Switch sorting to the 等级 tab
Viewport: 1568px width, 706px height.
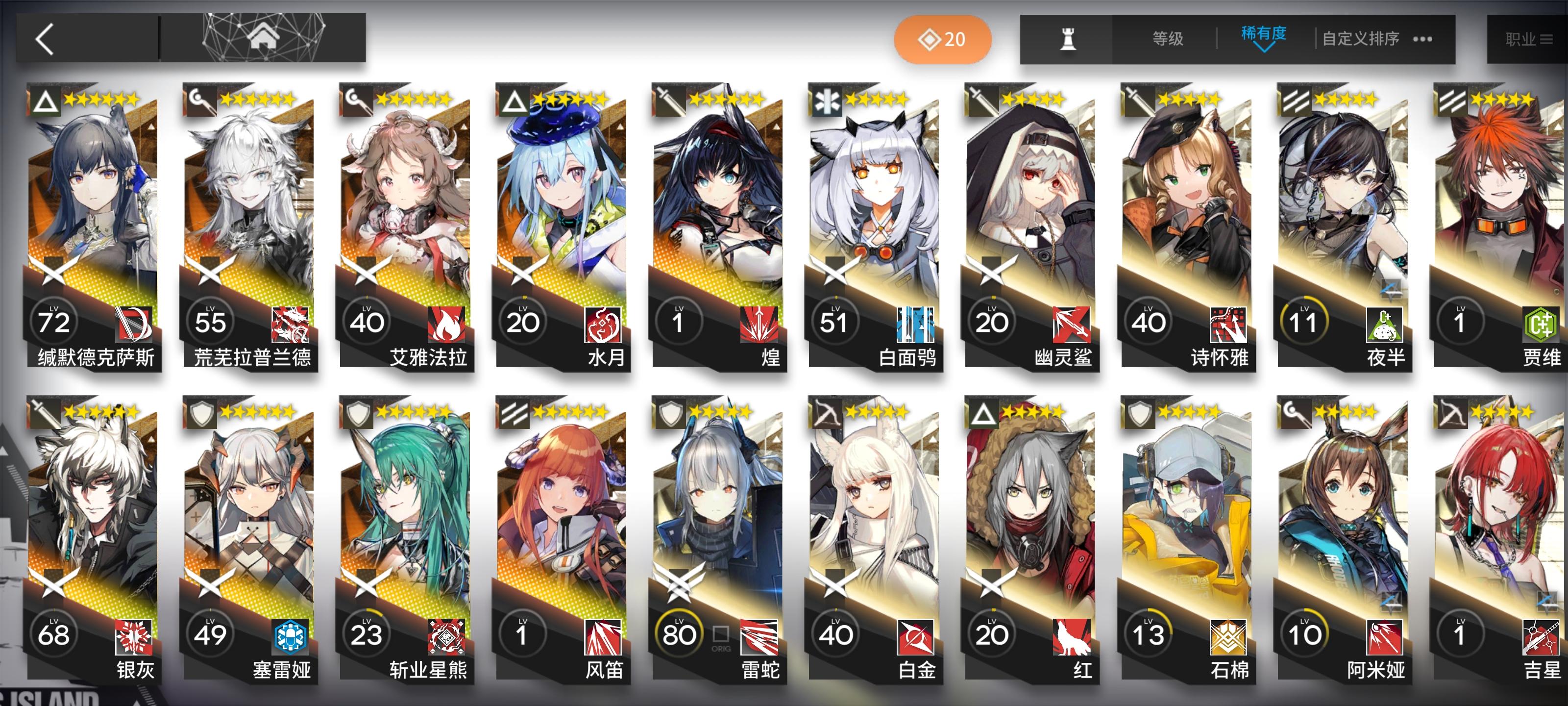tap(1169, 38)
